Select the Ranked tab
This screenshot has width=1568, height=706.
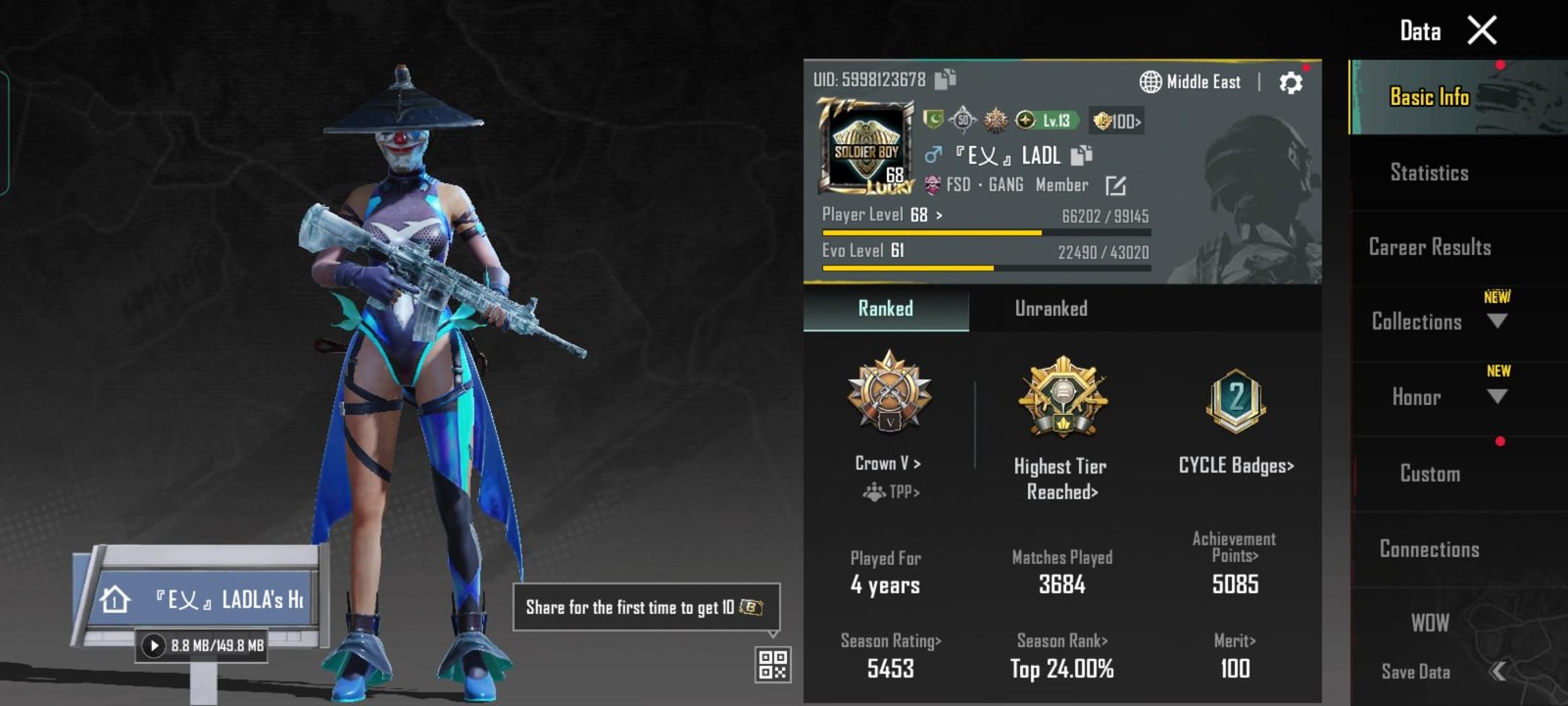(x=885, y=309)
